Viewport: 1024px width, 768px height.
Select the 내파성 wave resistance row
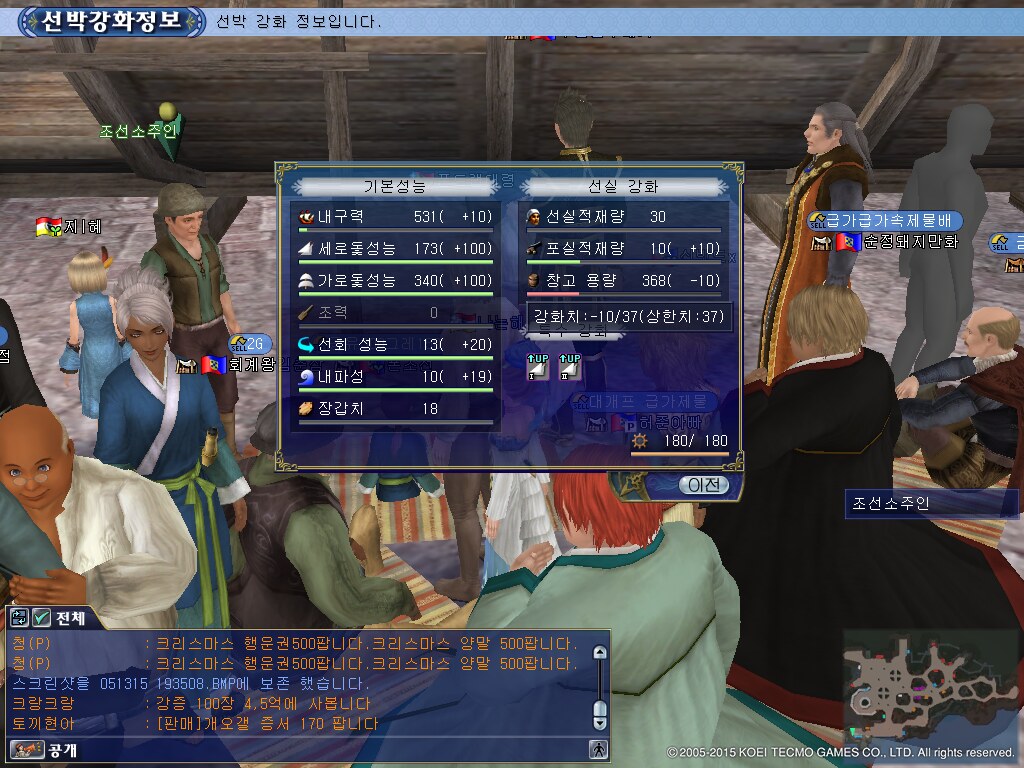(395, 377)
